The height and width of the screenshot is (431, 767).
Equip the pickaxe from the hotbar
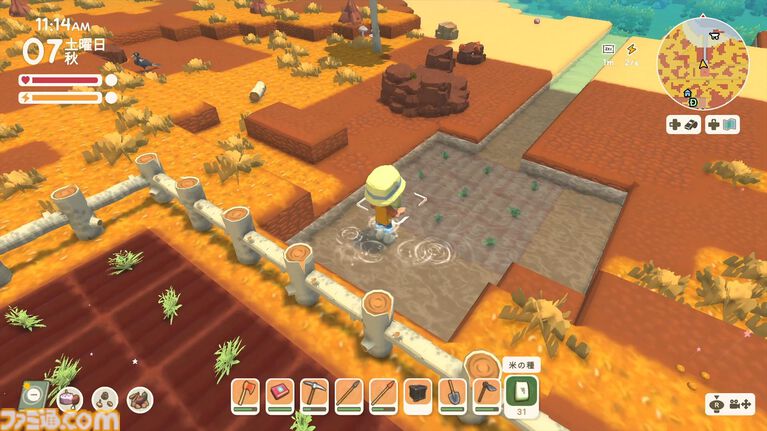314,394
